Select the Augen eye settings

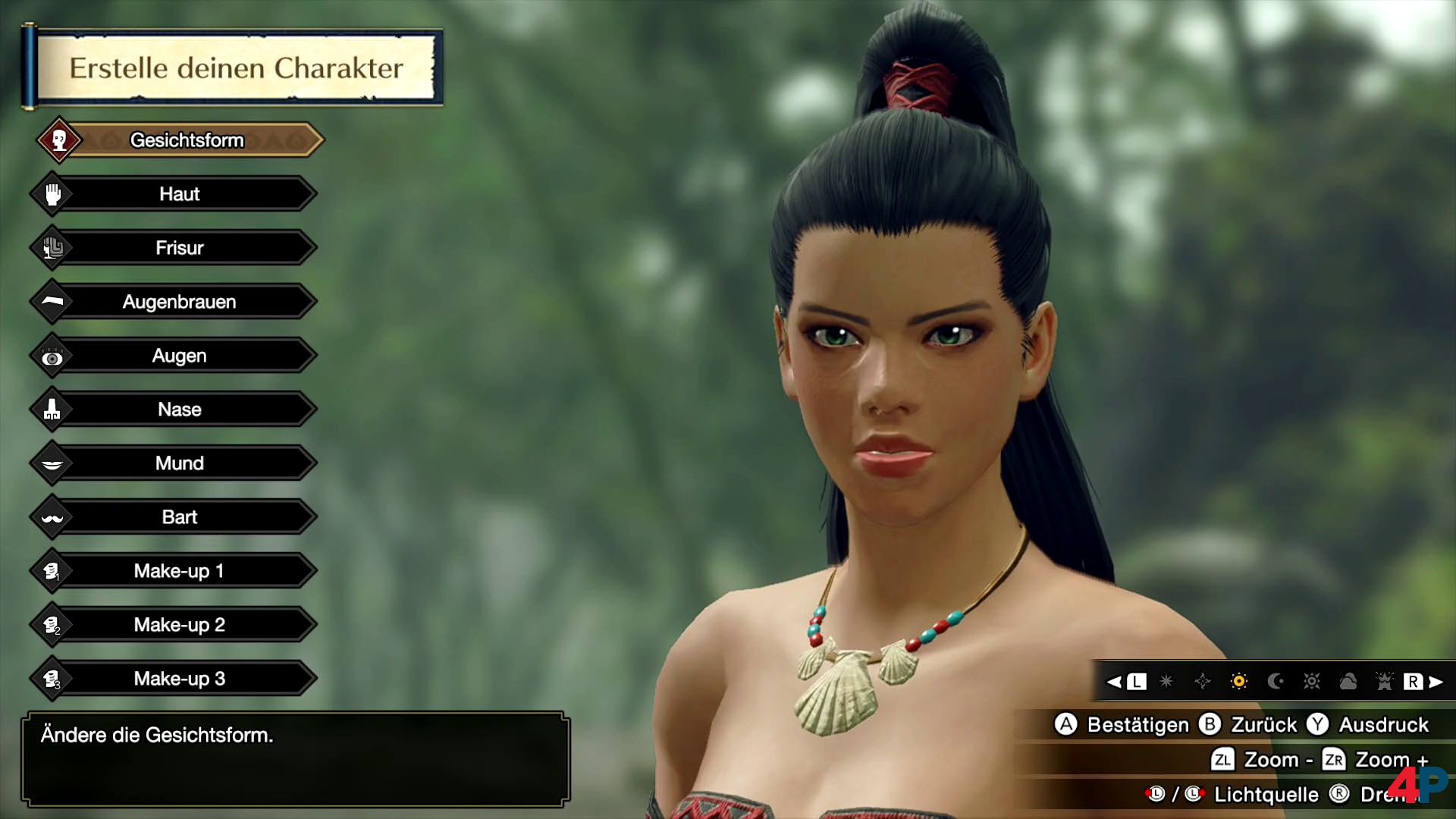pyautogui.click(x=179, y=356)
